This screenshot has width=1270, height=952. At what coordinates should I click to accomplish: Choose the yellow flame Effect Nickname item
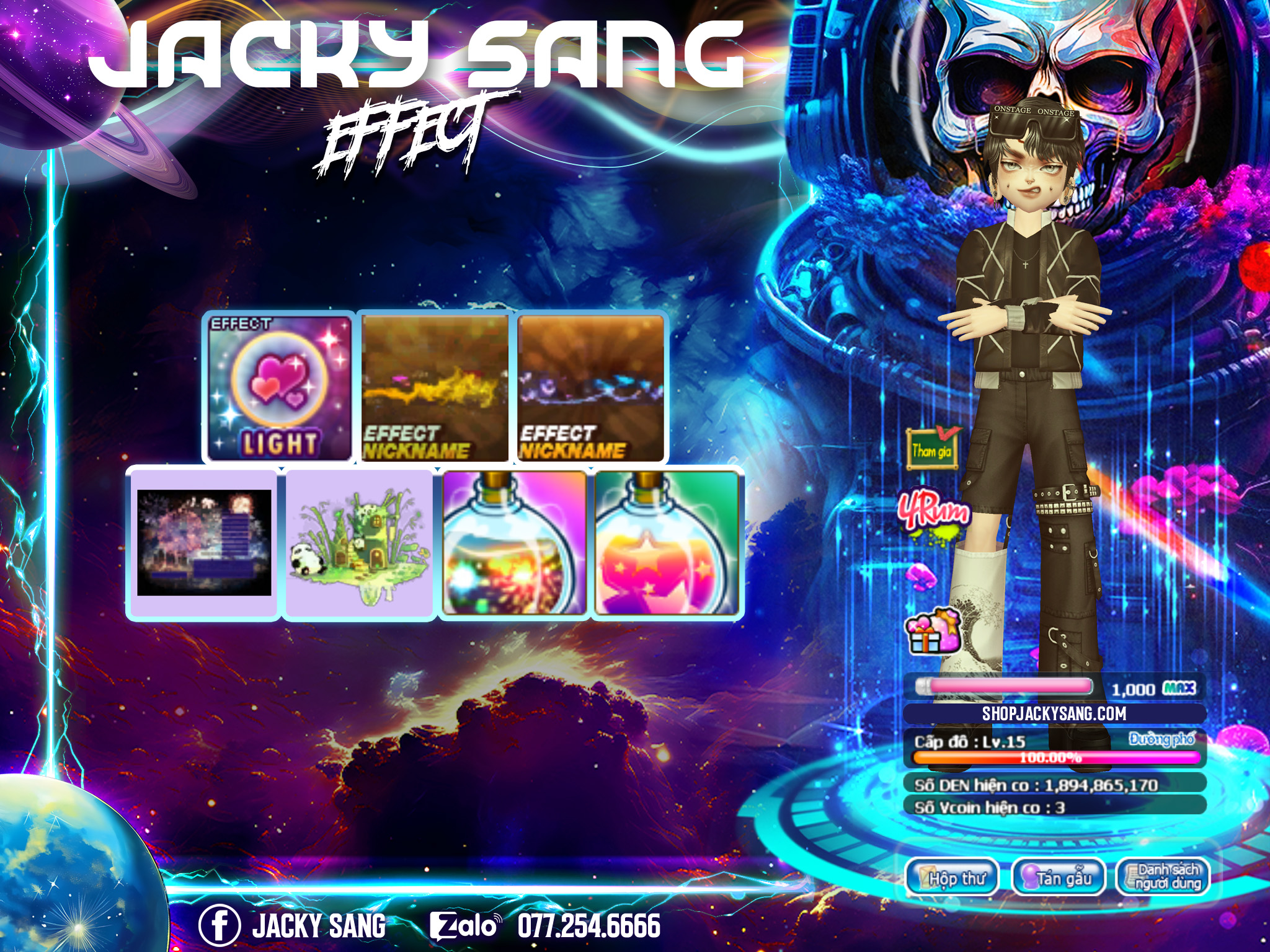(435, 388)
